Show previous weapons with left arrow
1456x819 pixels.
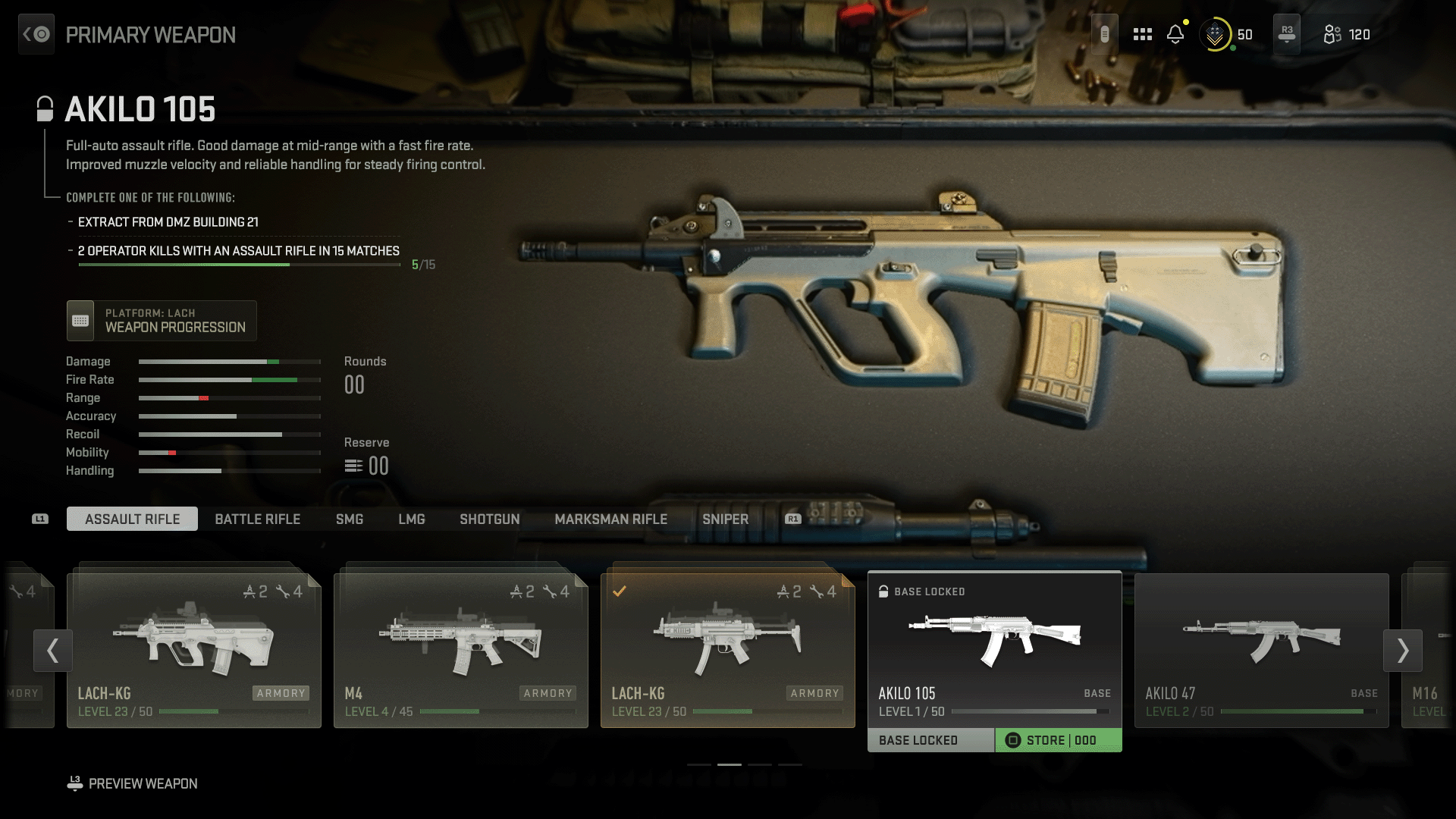[x=52, y=650]
